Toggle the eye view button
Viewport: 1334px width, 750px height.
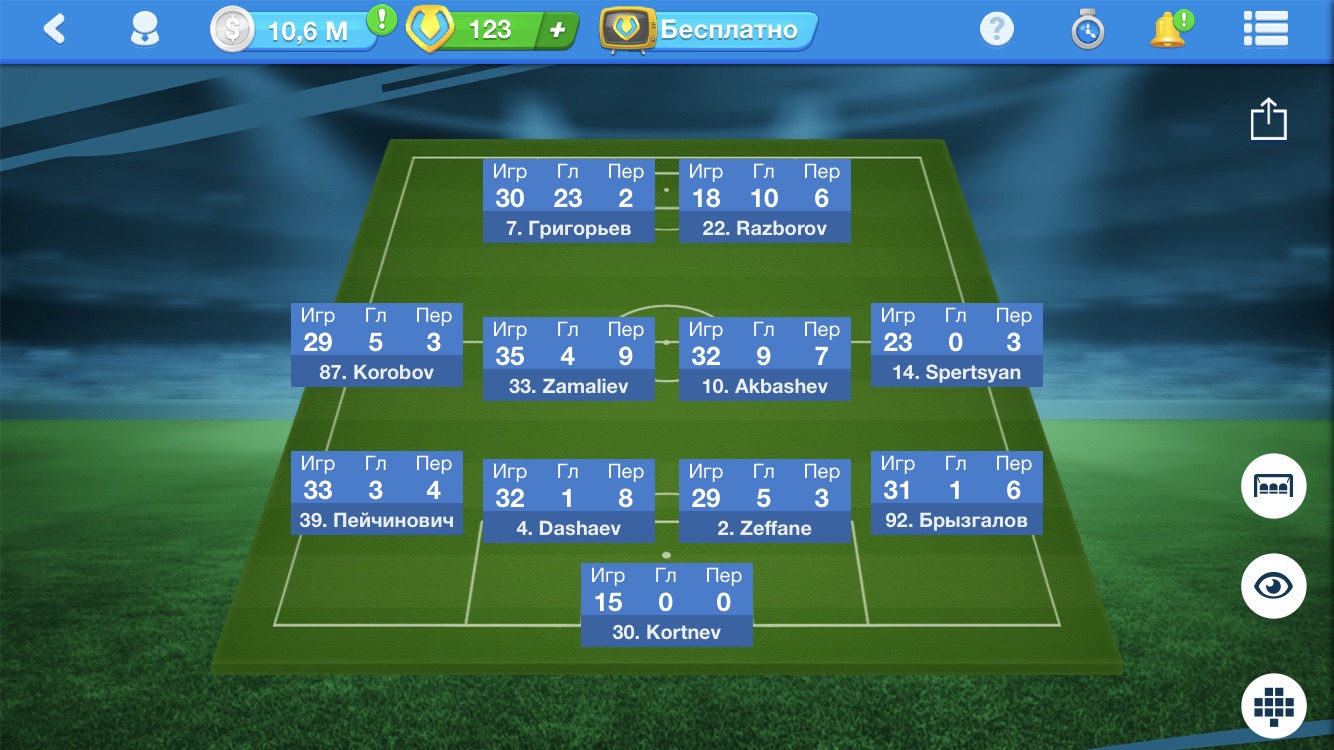[x=1273, y=585]
